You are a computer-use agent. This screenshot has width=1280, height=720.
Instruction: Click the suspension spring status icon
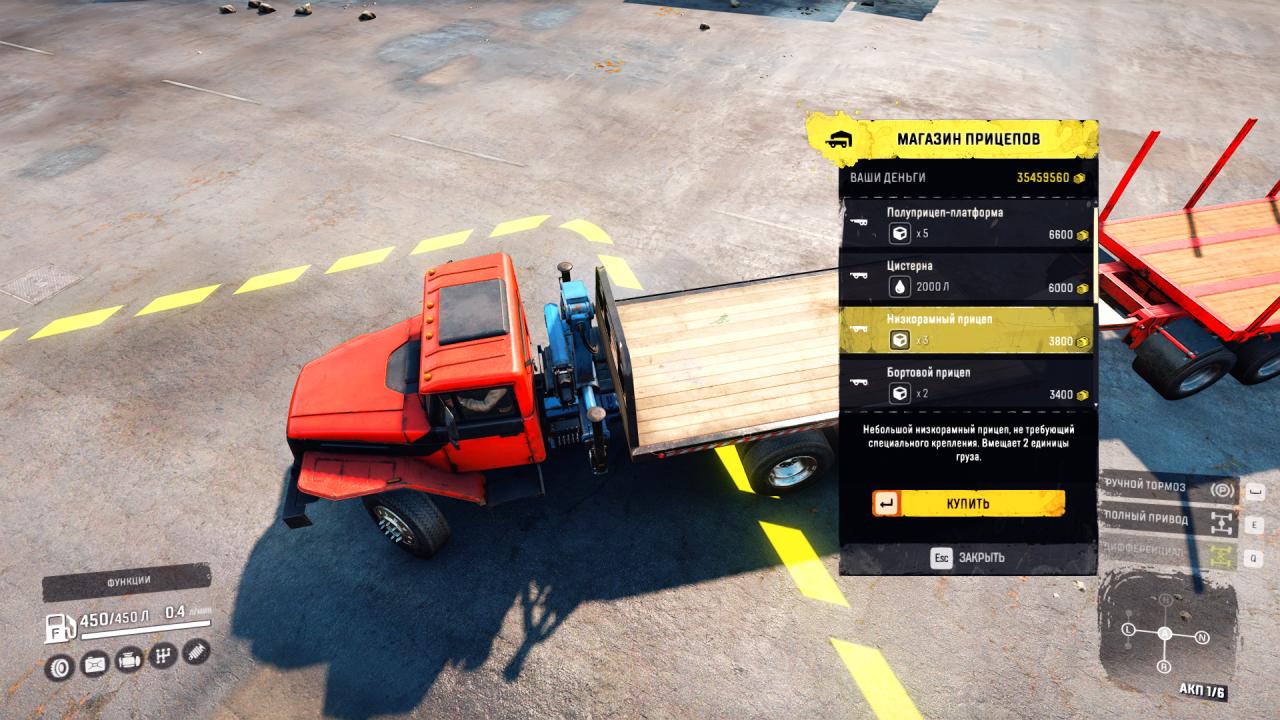[x=196, y=652]
